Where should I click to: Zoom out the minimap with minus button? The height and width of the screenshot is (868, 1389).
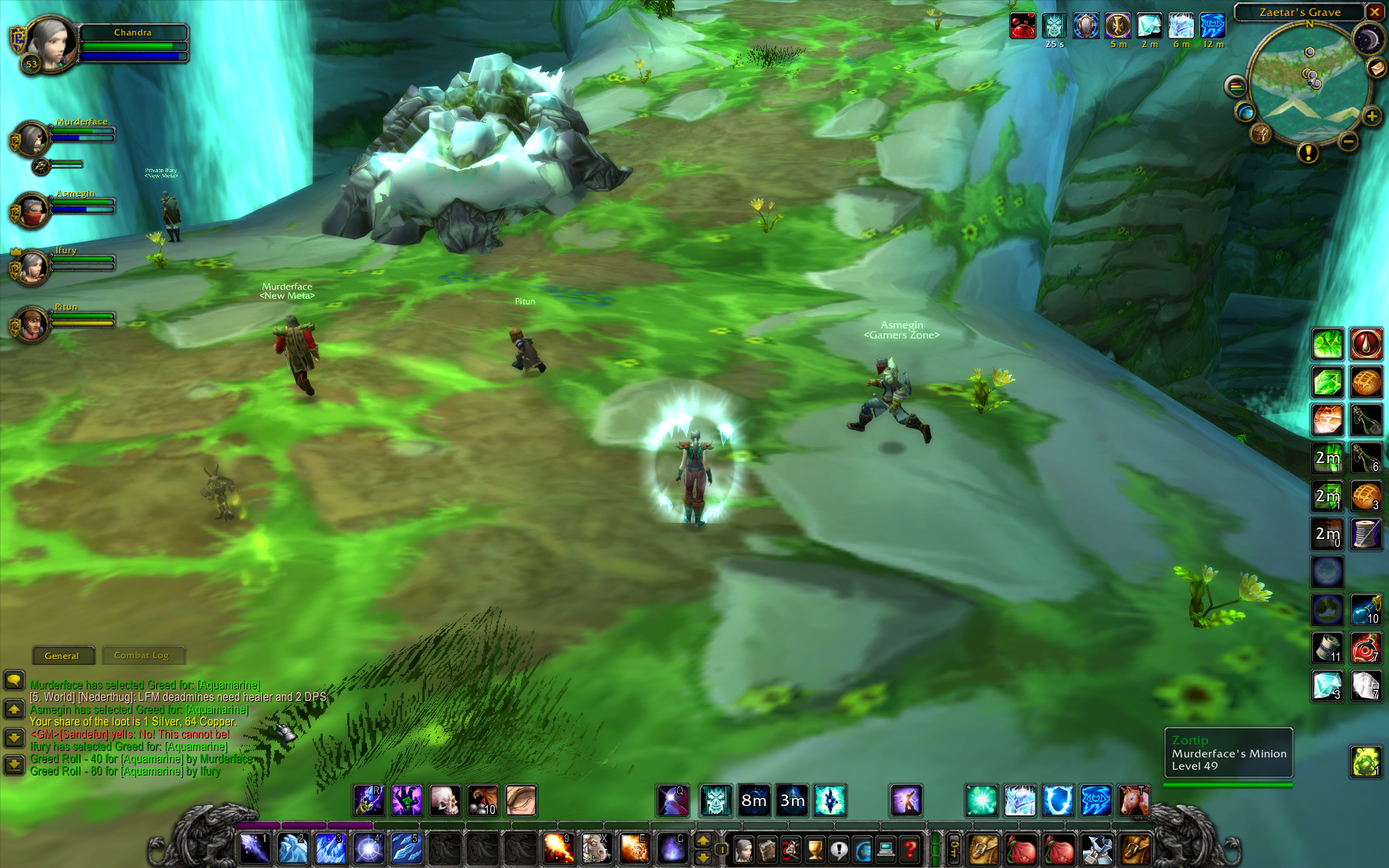click(x=1348, y=142)
